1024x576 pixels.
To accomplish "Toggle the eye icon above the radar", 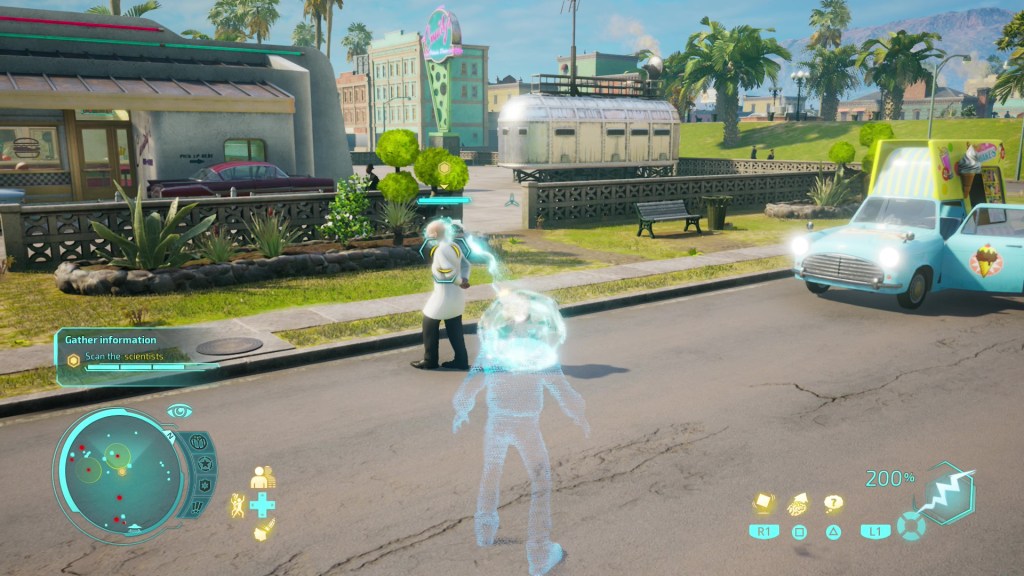I will [179, 411].
